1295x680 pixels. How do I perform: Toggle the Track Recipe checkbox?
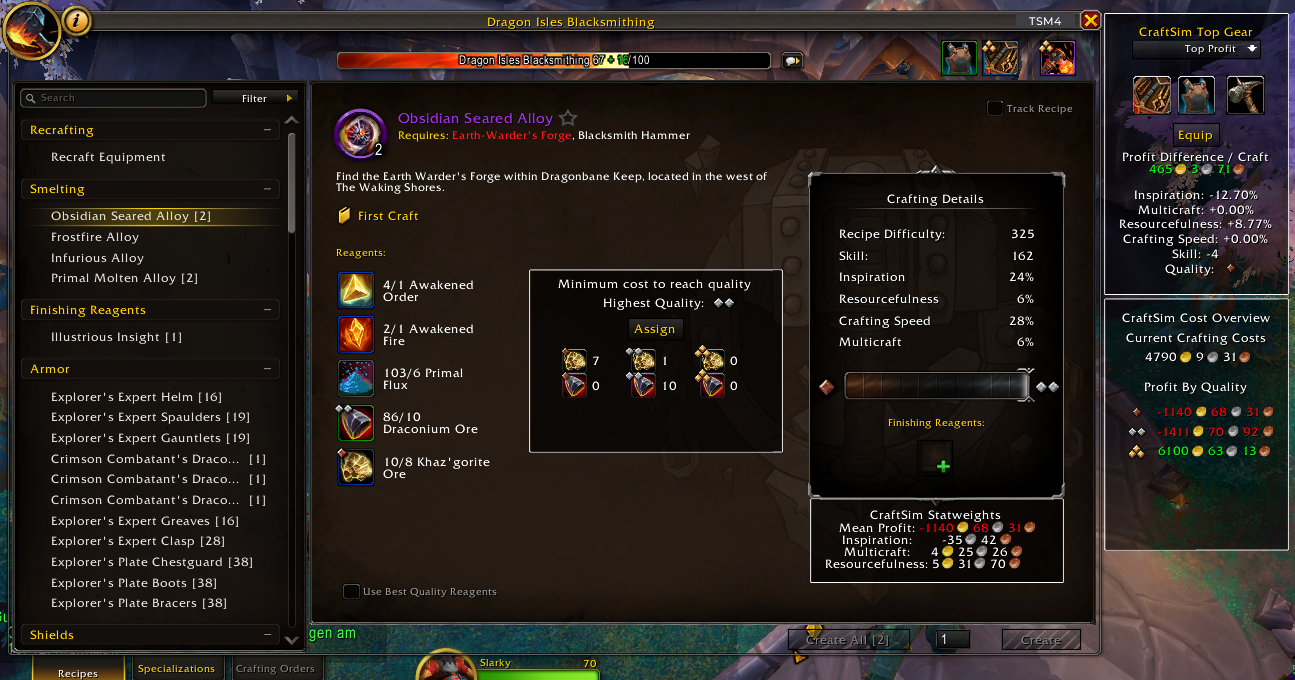coord(995,109)
